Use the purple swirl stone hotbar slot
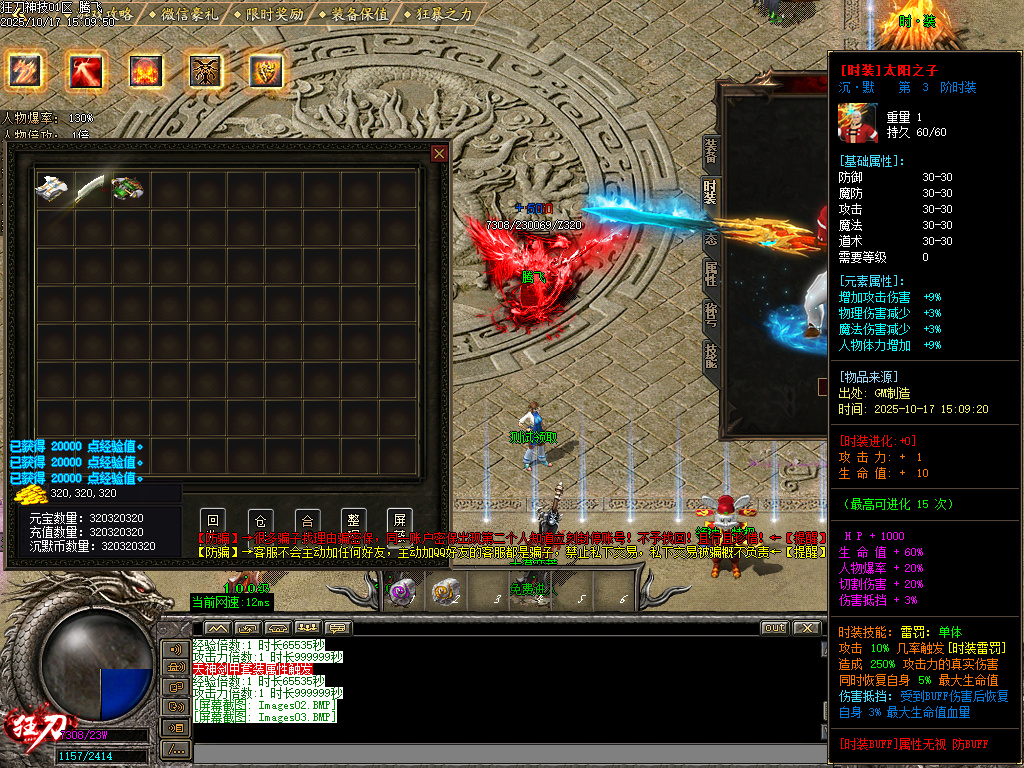This screenshot has height=768, width=1024. [x=403, y=591]
